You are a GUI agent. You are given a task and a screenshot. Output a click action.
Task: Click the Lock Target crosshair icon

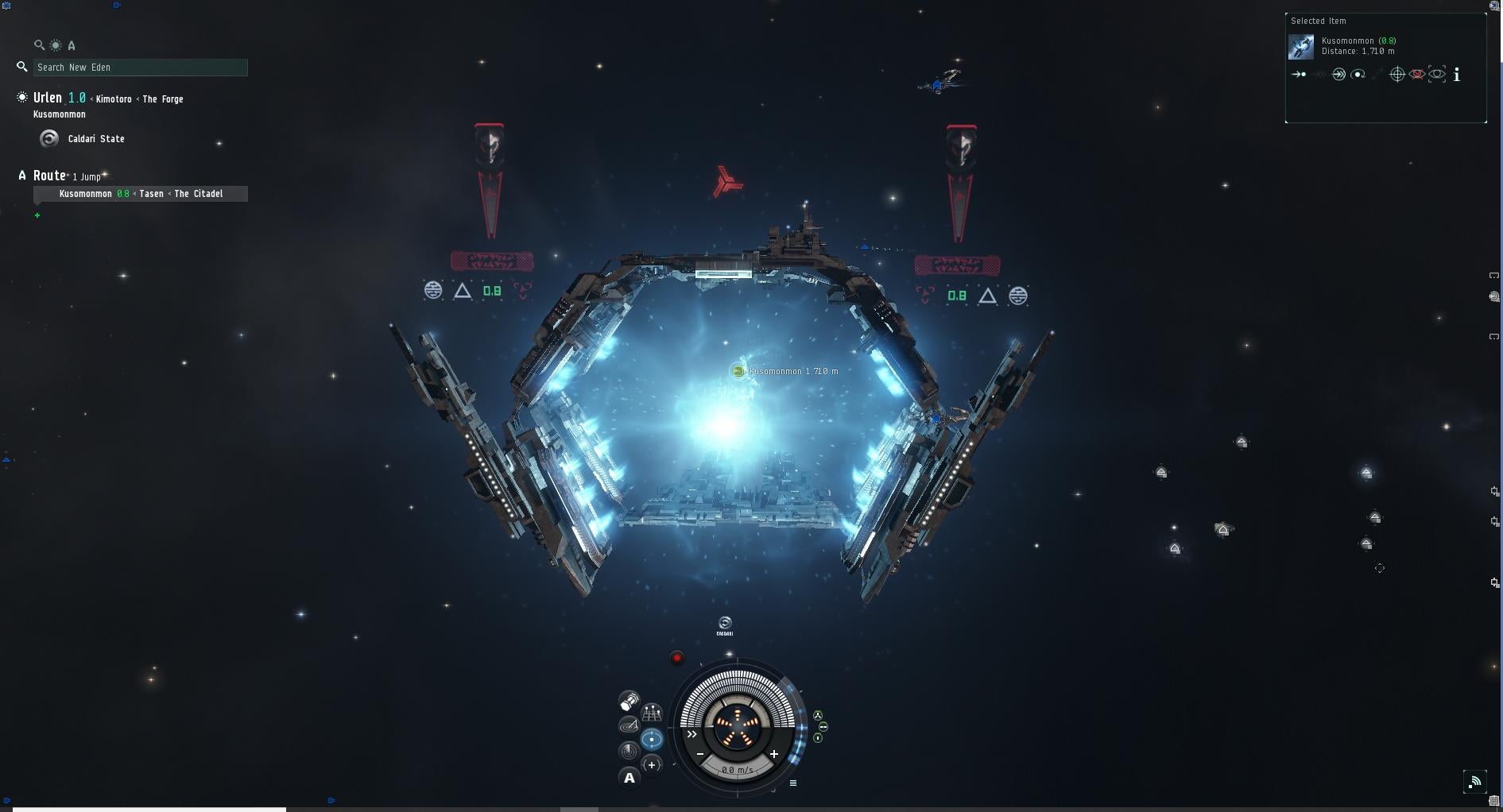[1397, 74]
